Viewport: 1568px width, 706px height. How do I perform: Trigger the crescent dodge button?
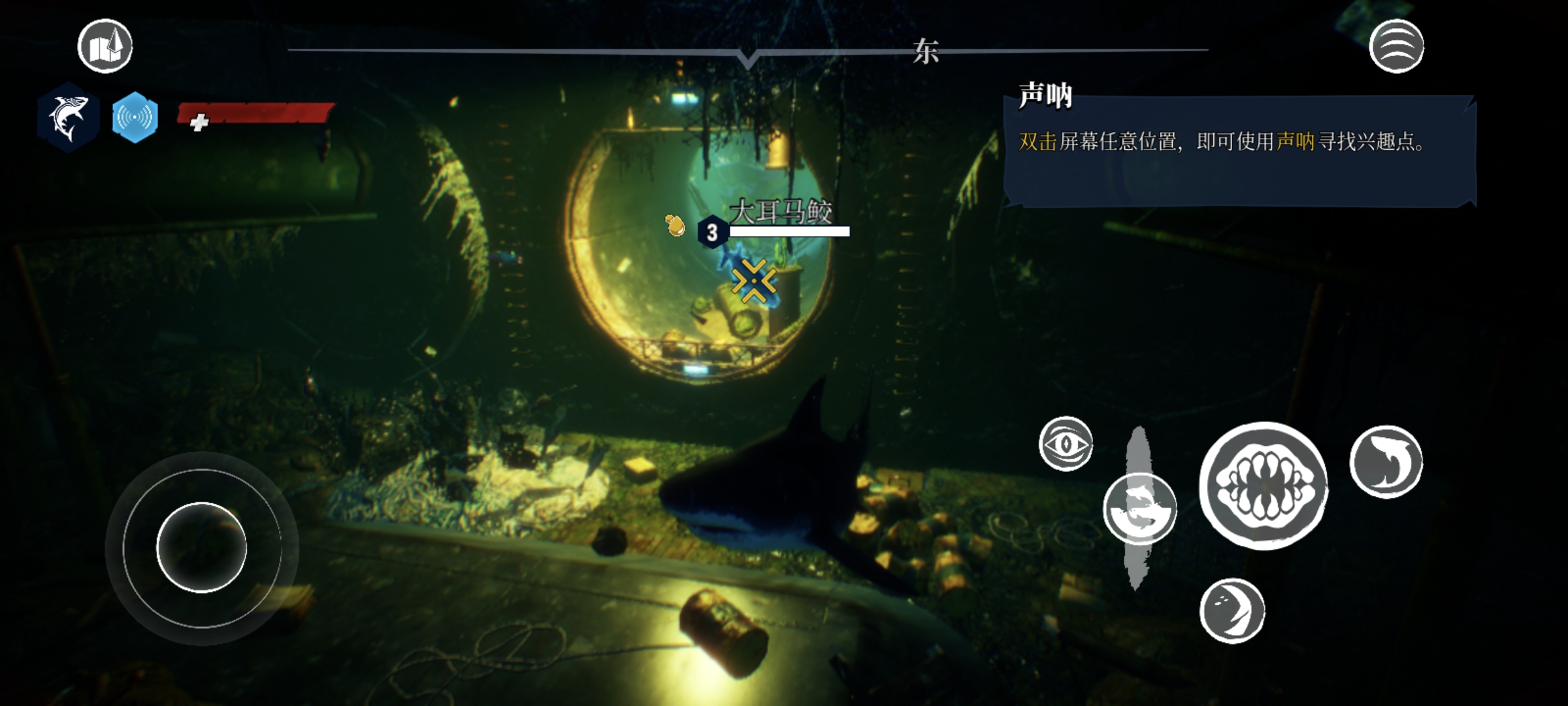[1232, 611]
